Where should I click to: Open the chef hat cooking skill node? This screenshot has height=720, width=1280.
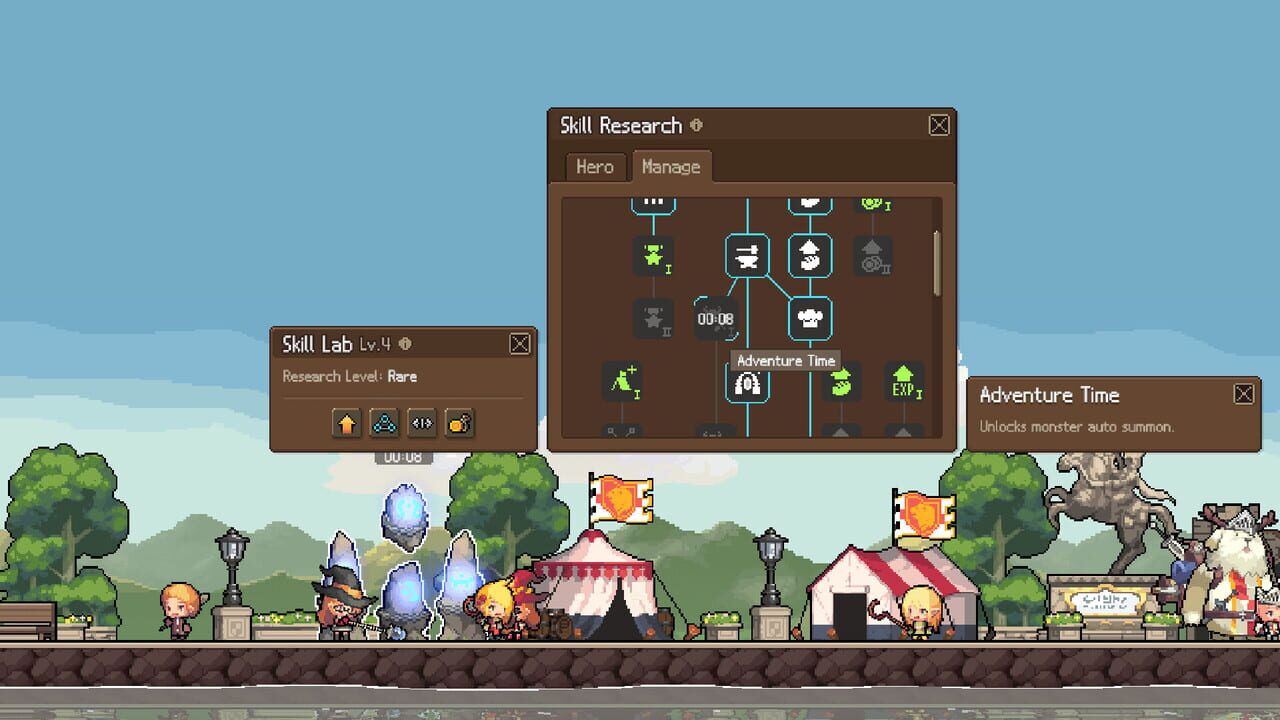[811, 317]
